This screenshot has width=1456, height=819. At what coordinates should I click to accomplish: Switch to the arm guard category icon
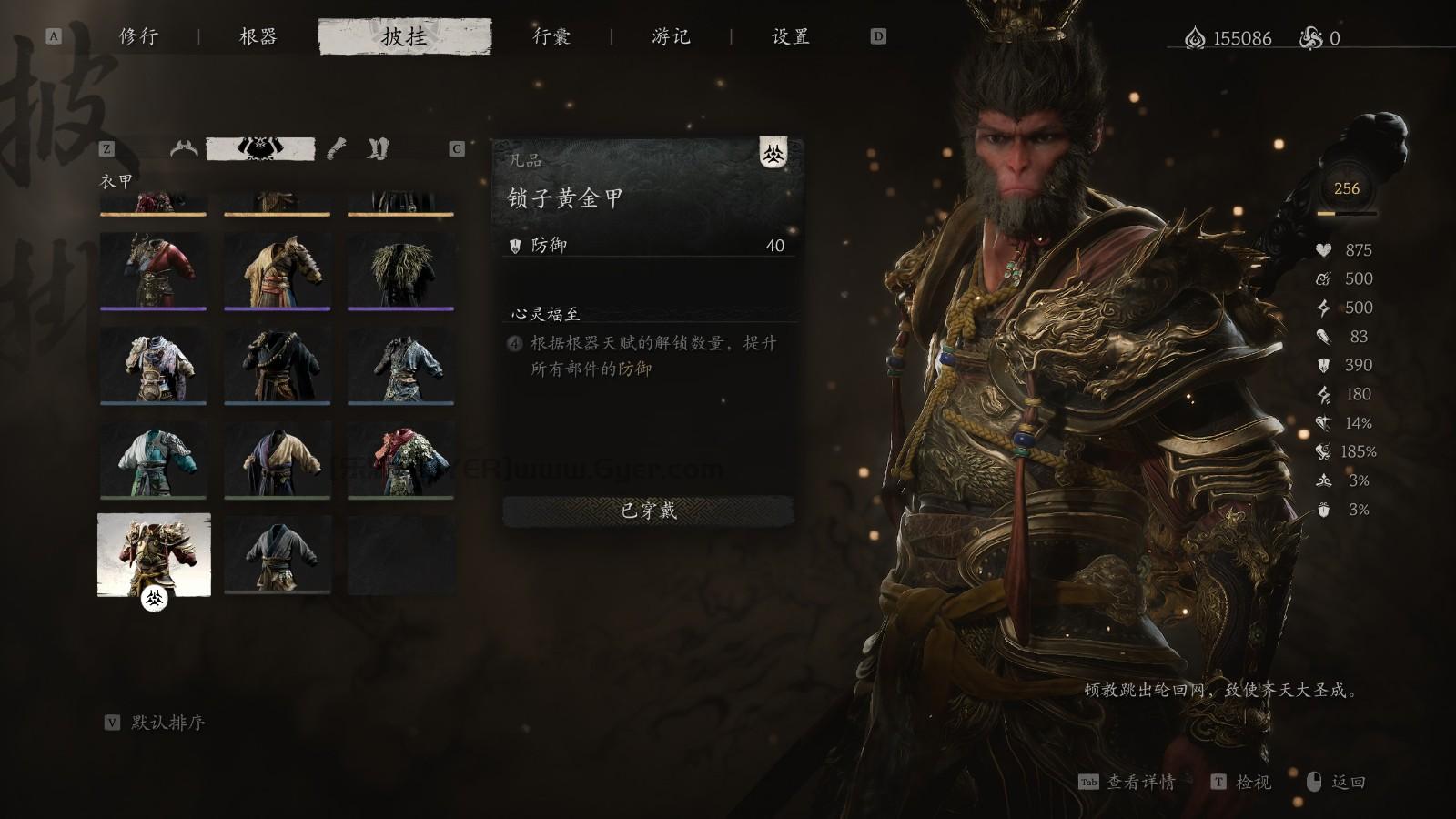(337, 148)
